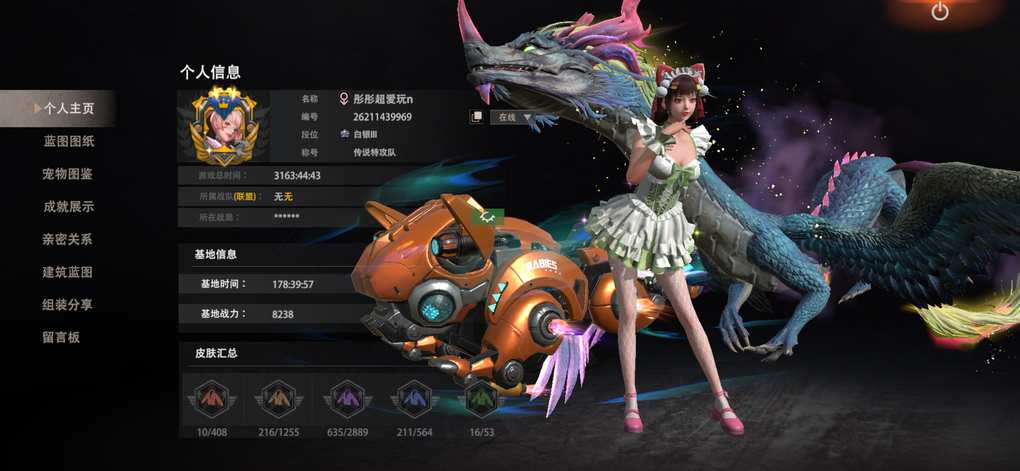Show the 成就展示 achievements tab
Image resolution: width=1020 pixels, height=471 pixels.
(68, 207)
